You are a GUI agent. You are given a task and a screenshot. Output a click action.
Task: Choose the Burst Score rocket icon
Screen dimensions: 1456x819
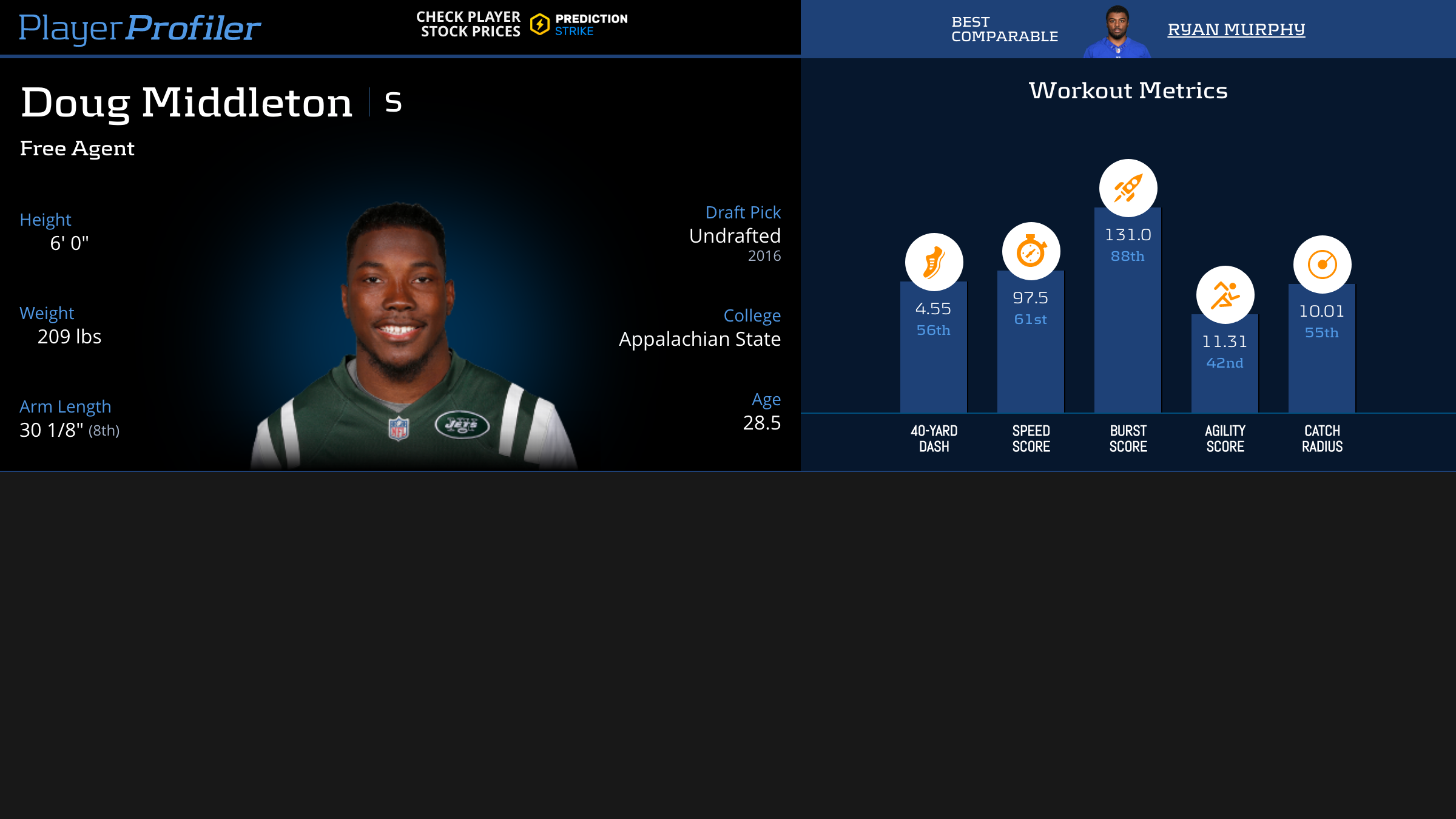pos(1128,188)
